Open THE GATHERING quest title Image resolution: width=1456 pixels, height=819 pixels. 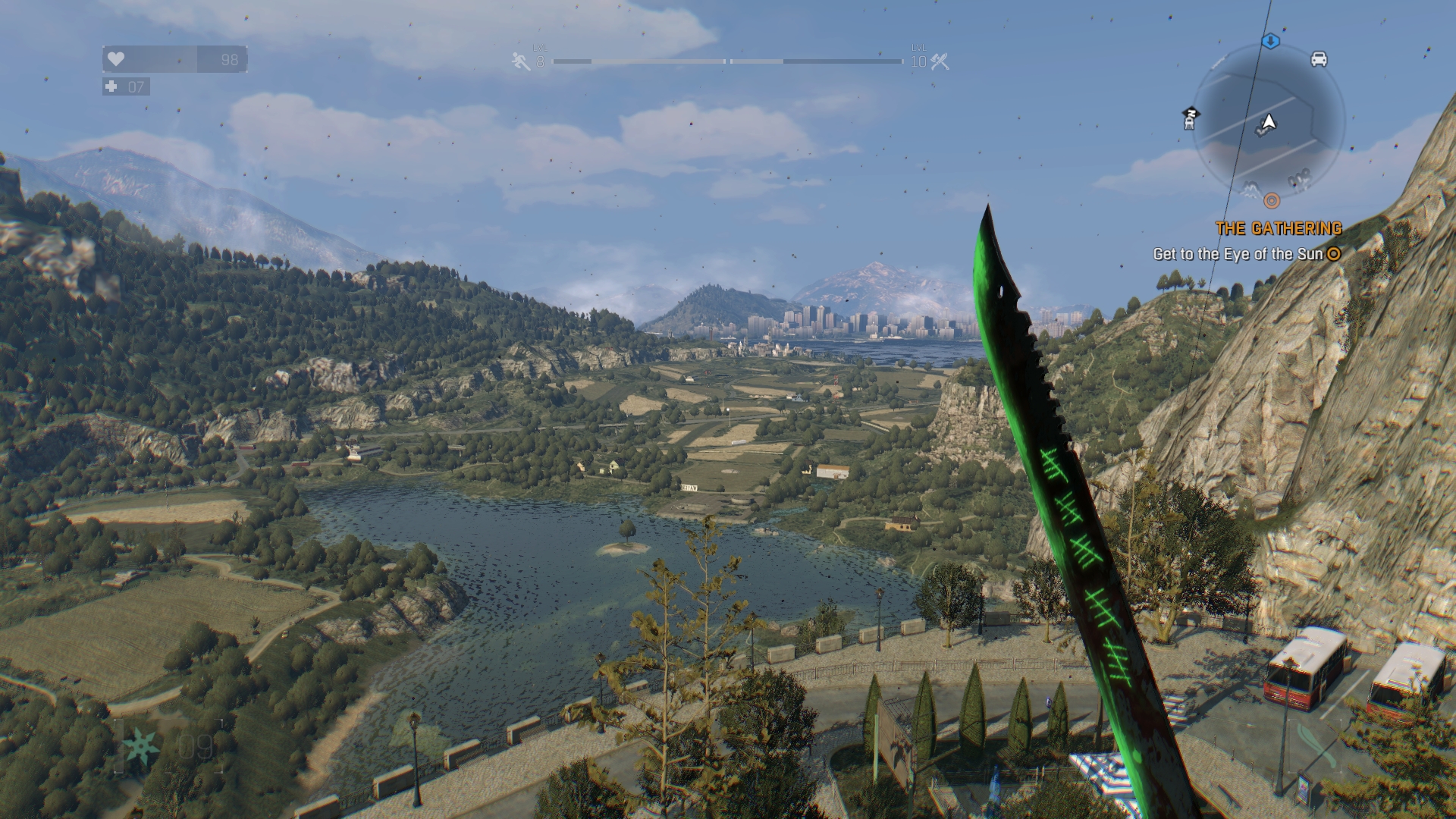(x=1279, y=227)
